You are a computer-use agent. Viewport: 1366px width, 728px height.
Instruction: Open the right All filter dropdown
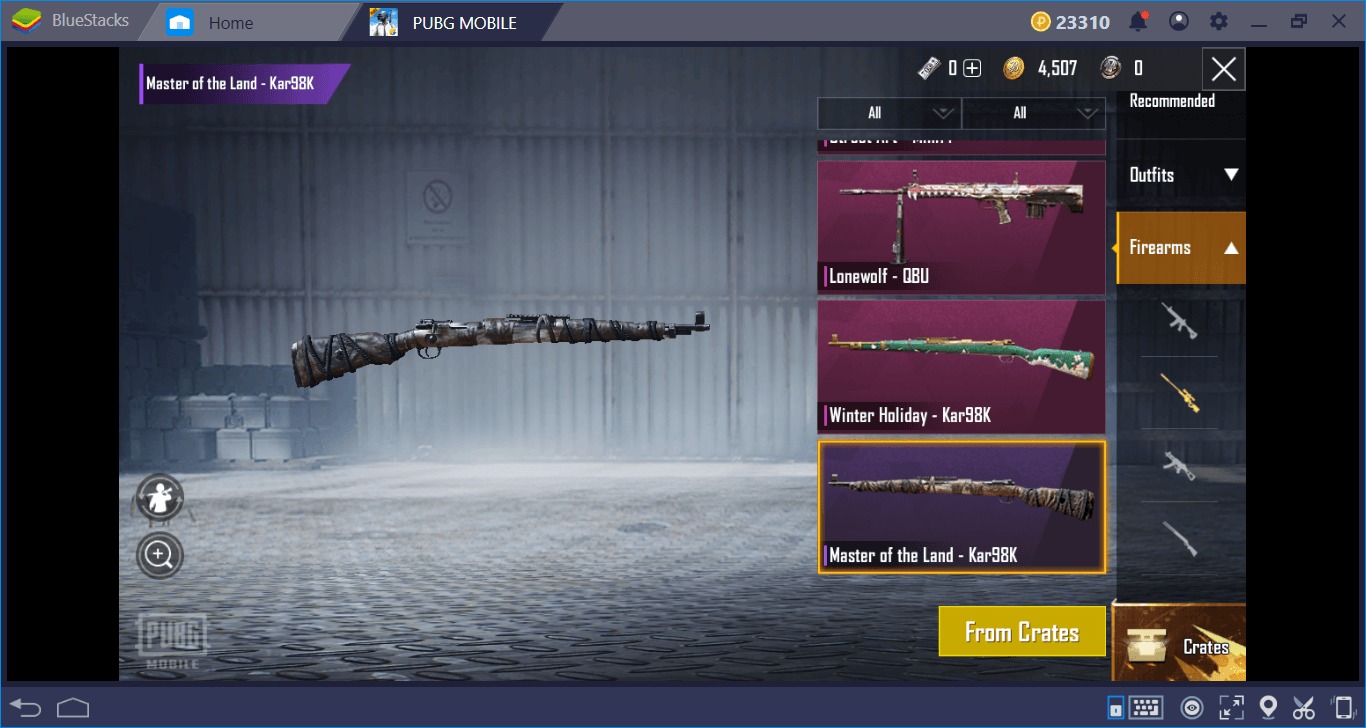[x=1033, y=113]
